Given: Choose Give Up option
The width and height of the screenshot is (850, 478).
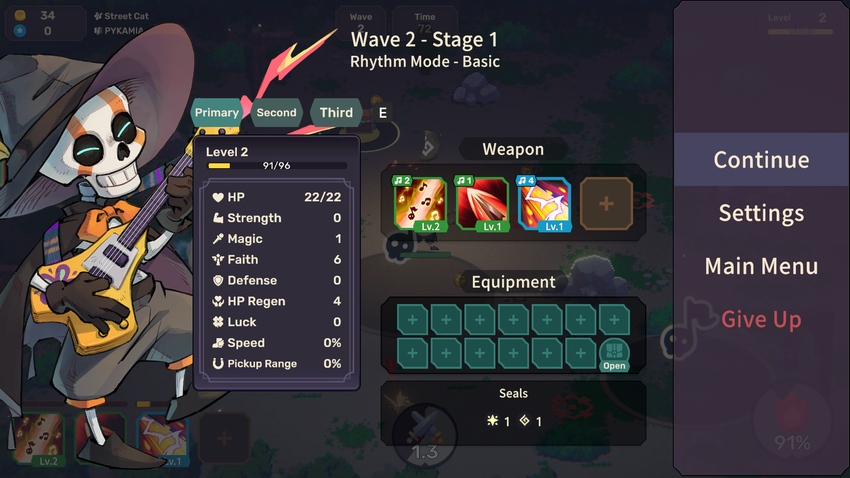Looking at the screenshot, I should (761, 320).
